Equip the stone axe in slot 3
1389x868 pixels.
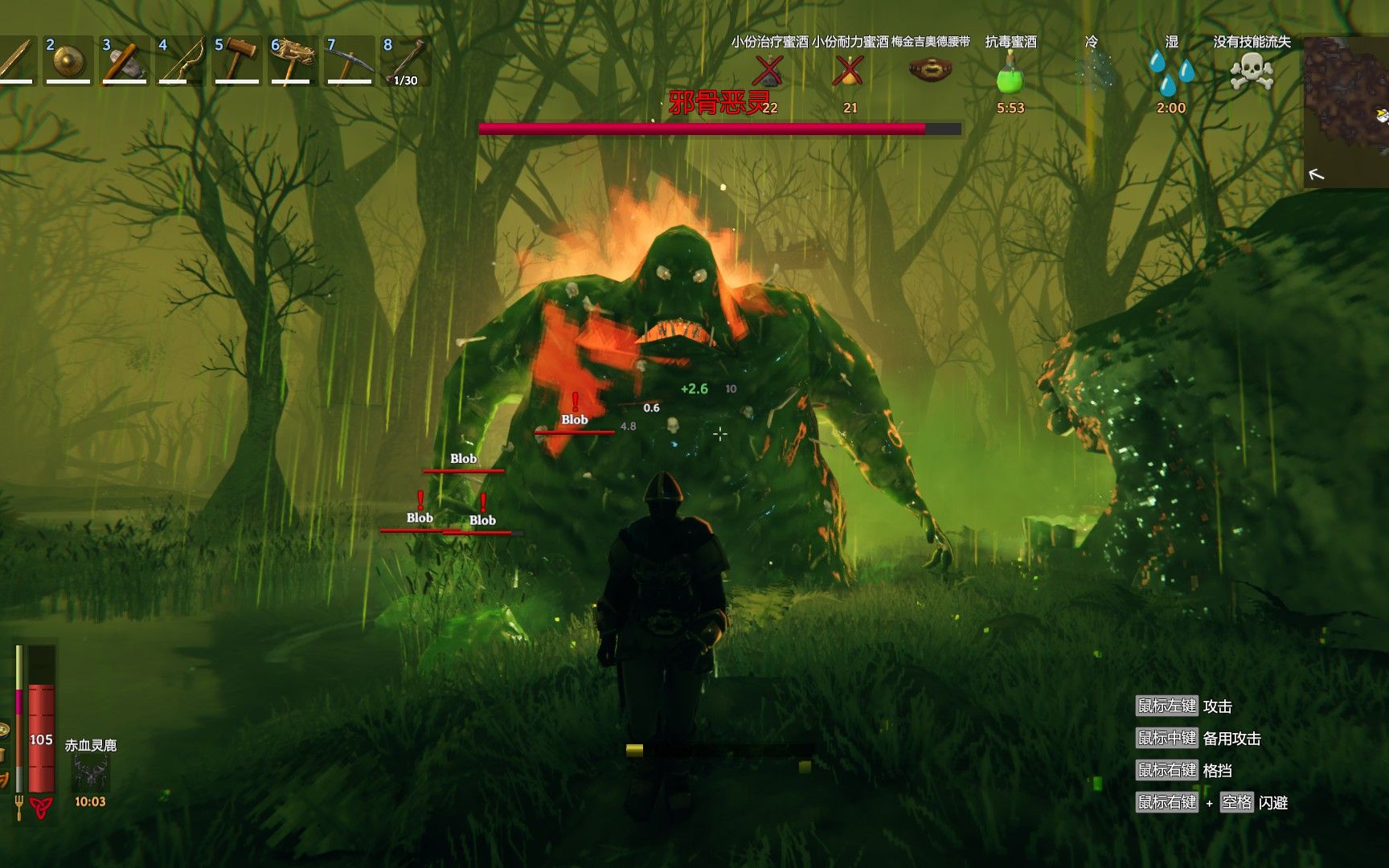pos(124,61)
